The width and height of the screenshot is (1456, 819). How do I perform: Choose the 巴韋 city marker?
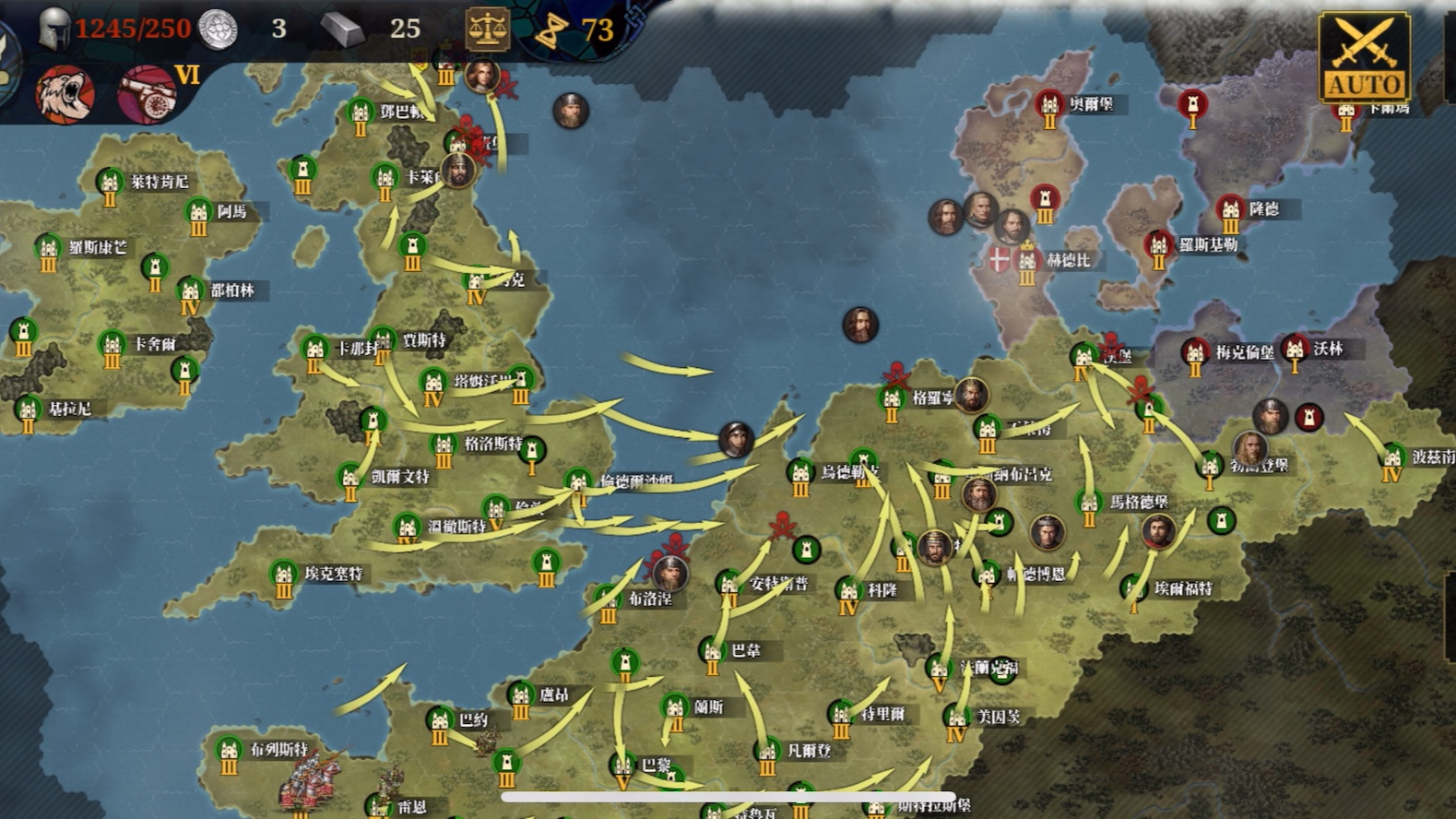click(712, 653)
